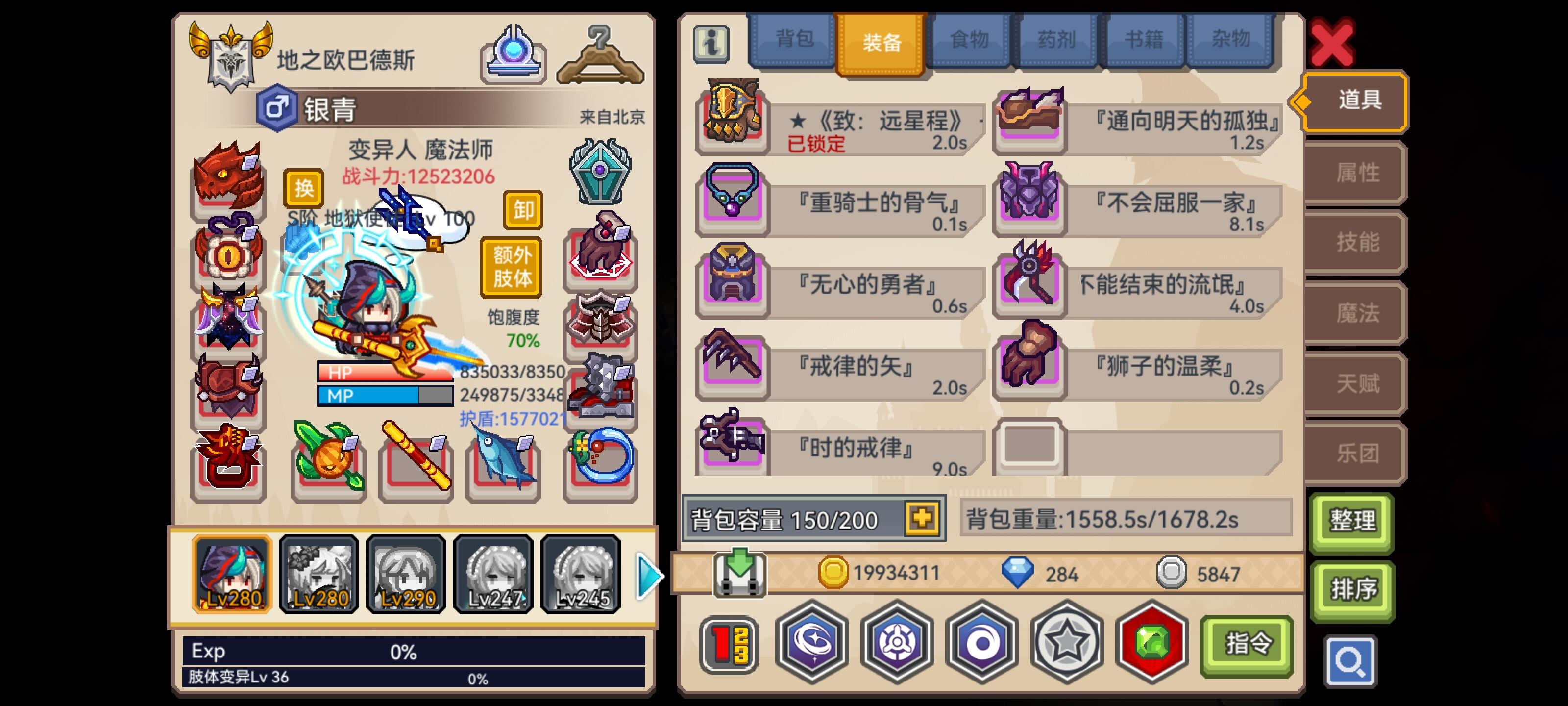Switch to the 食物 tab

tap(970, 40)
